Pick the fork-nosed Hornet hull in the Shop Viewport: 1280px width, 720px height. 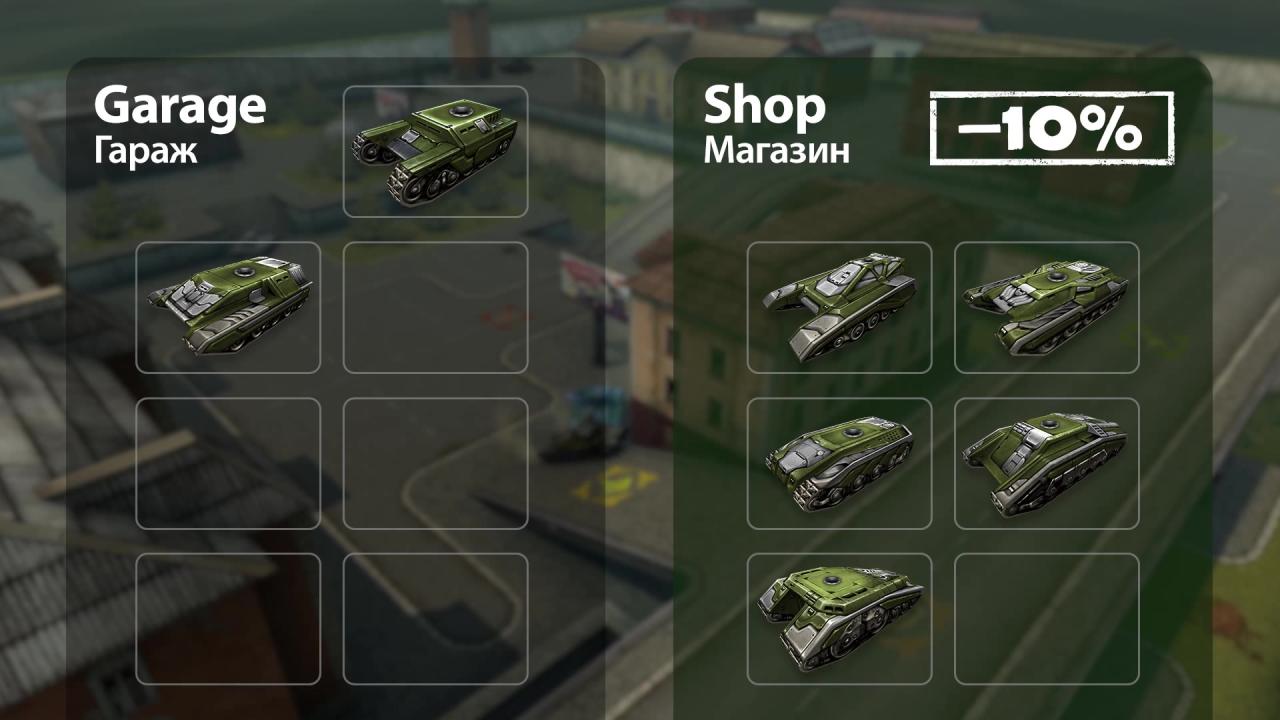[839, 307]
